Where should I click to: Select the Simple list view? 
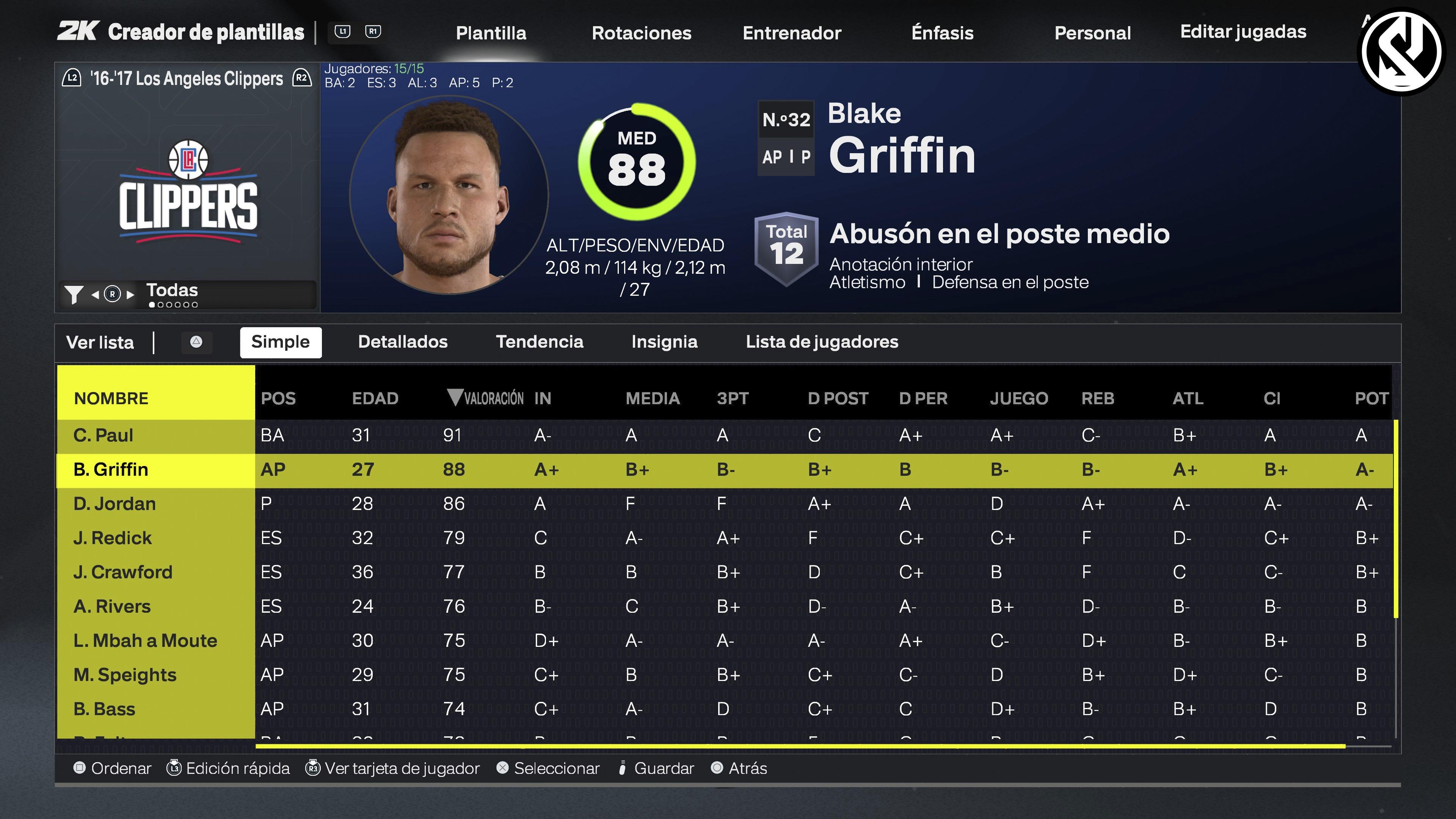(x=280, y=342)
